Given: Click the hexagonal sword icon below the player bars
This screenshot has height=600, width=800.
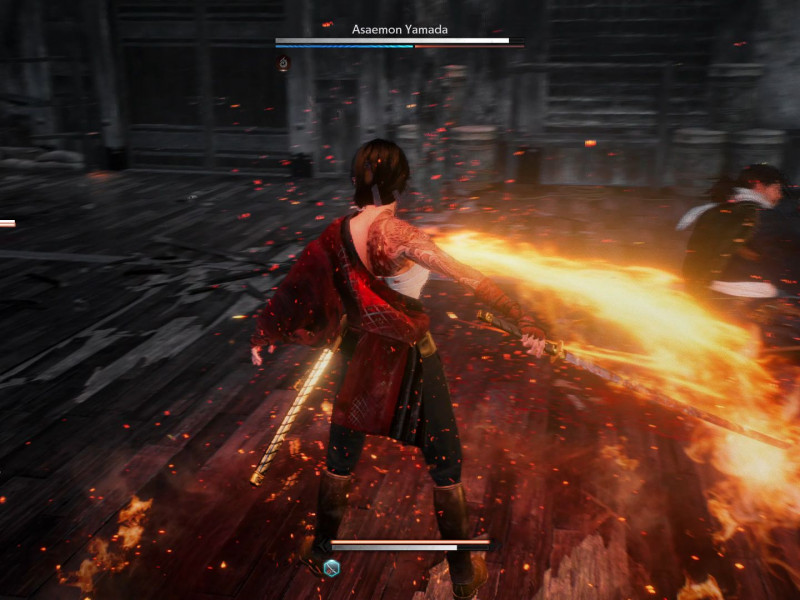Looking at the screenshot, I should pyautogui.click(x=332, y=568).
